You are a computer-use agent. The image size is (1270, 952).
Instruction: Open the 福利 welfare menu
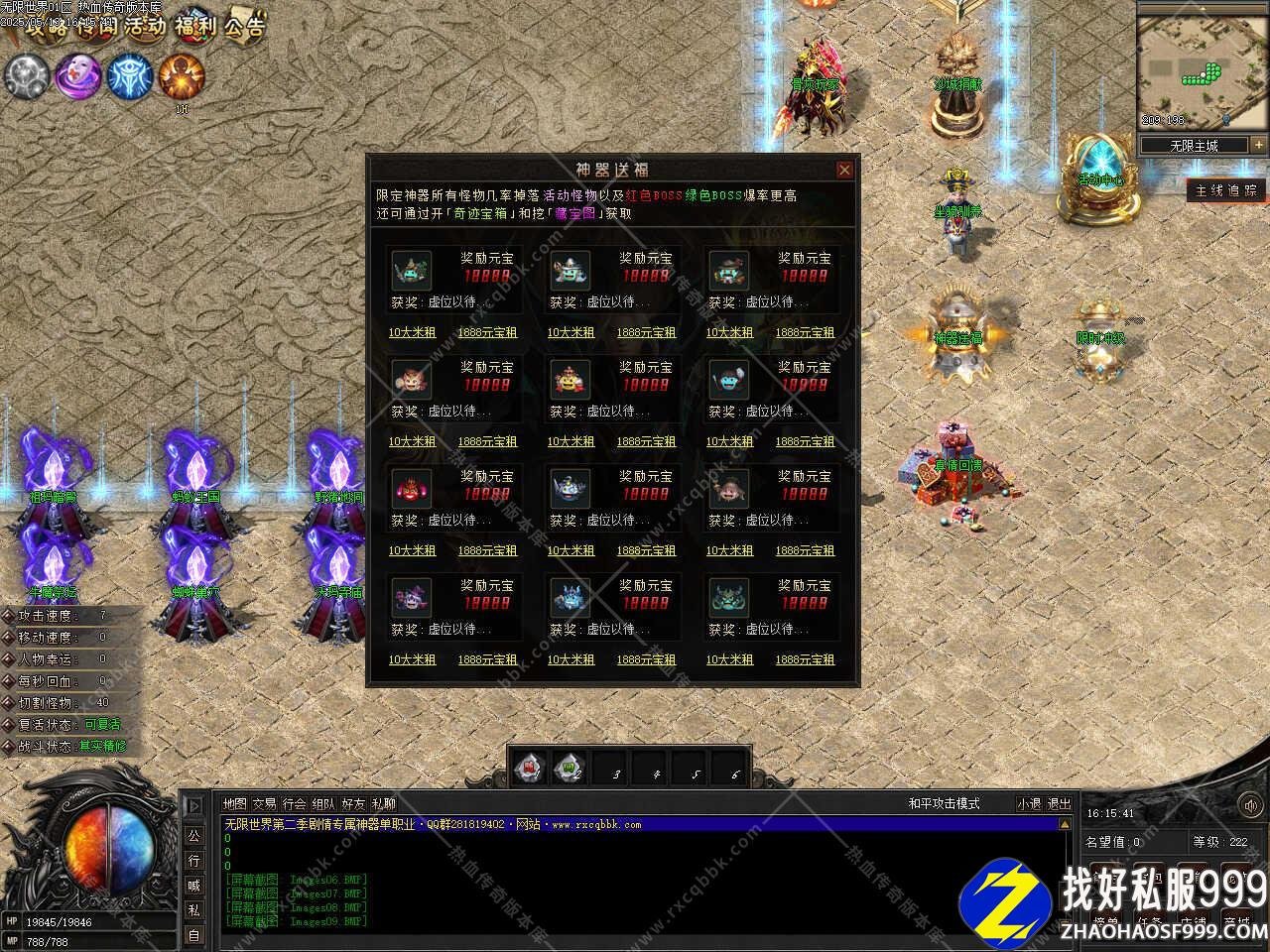[x=194, y=25]
